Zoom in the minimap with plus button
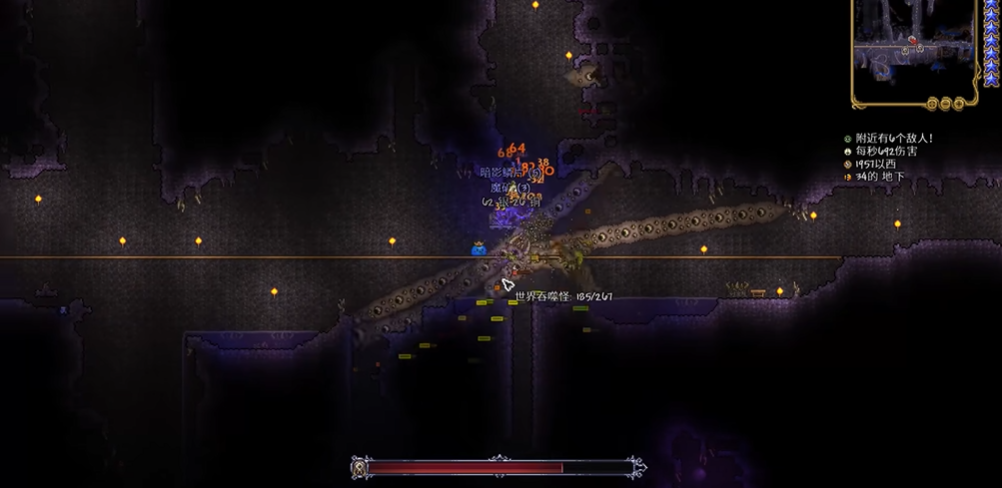Image resolution: width=1002 pixels, height=488 pixels. pyautogui.click(x=958, y=103)
